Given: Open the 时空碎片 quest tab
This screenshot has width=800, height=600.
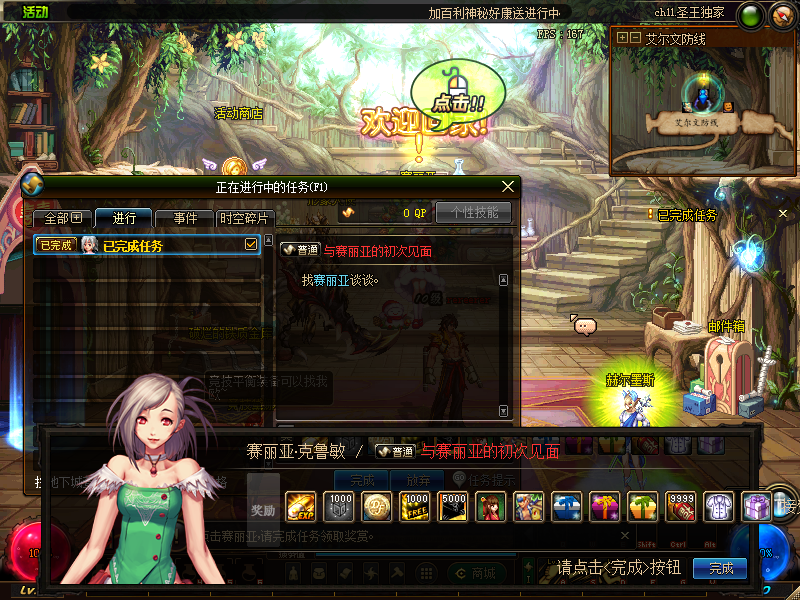Looking at the screenshot, I should coord(244,218).
